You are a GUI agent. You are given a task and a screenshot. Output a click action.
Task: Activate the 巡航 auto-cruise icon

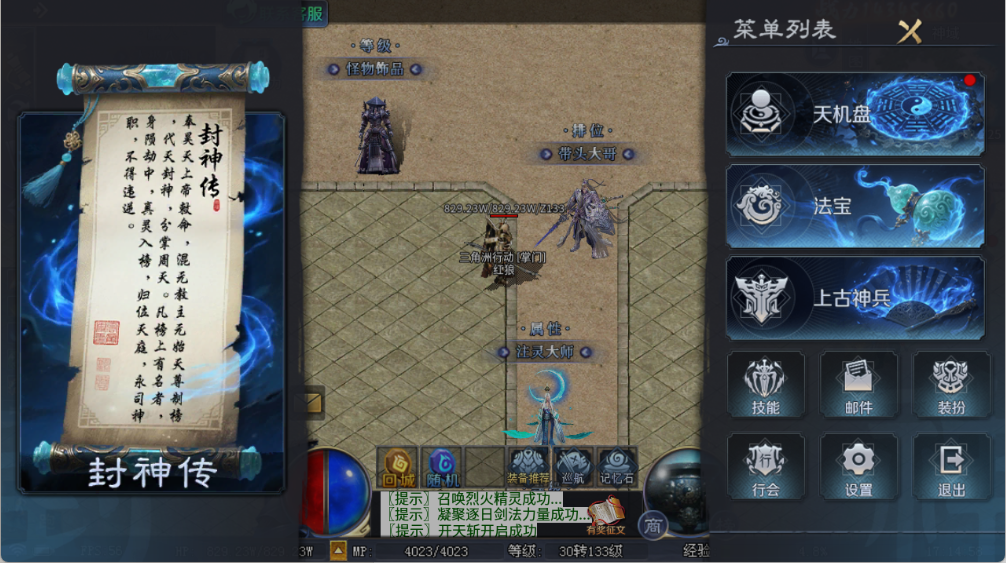[573, 466]
